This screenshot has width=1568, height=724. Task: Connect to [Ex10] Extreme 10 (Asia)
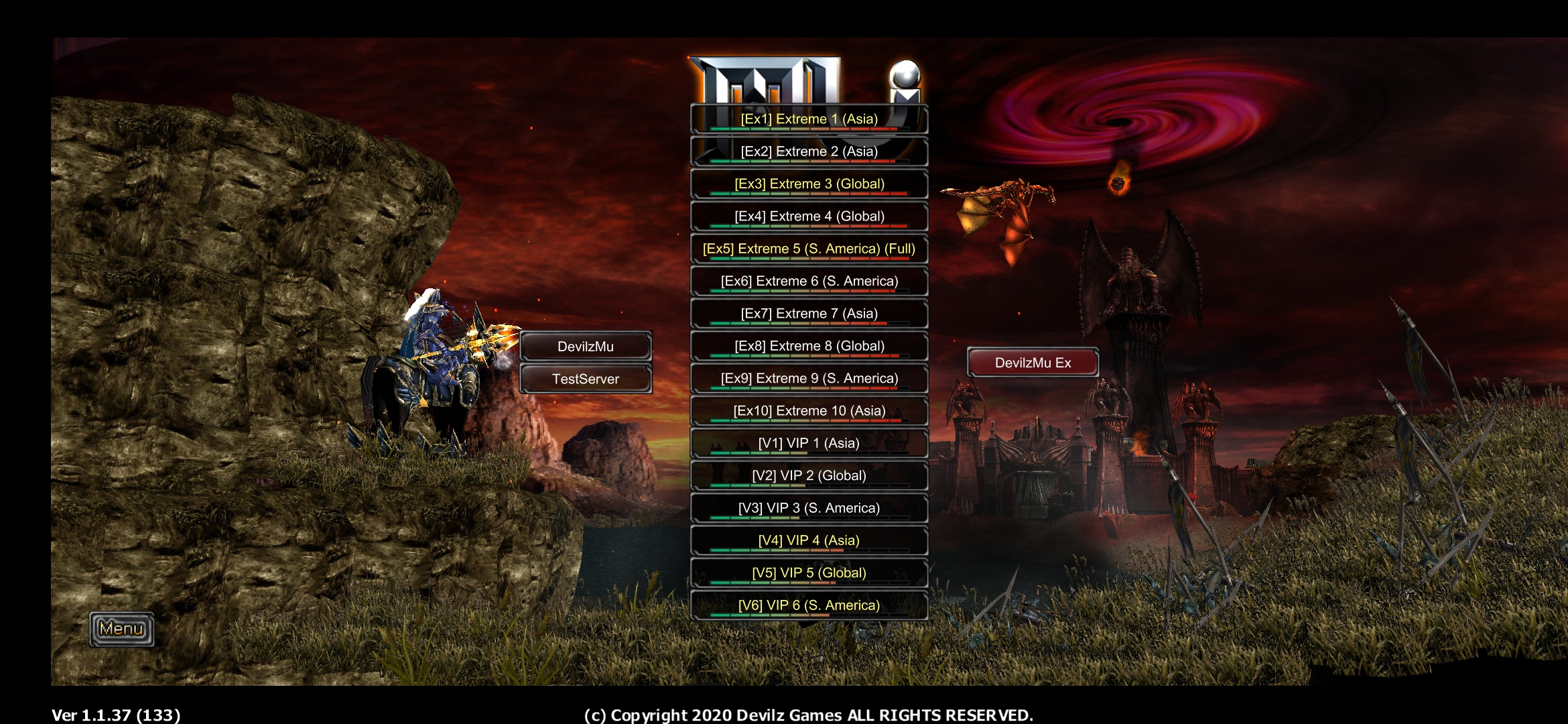[x=809, y=411]
